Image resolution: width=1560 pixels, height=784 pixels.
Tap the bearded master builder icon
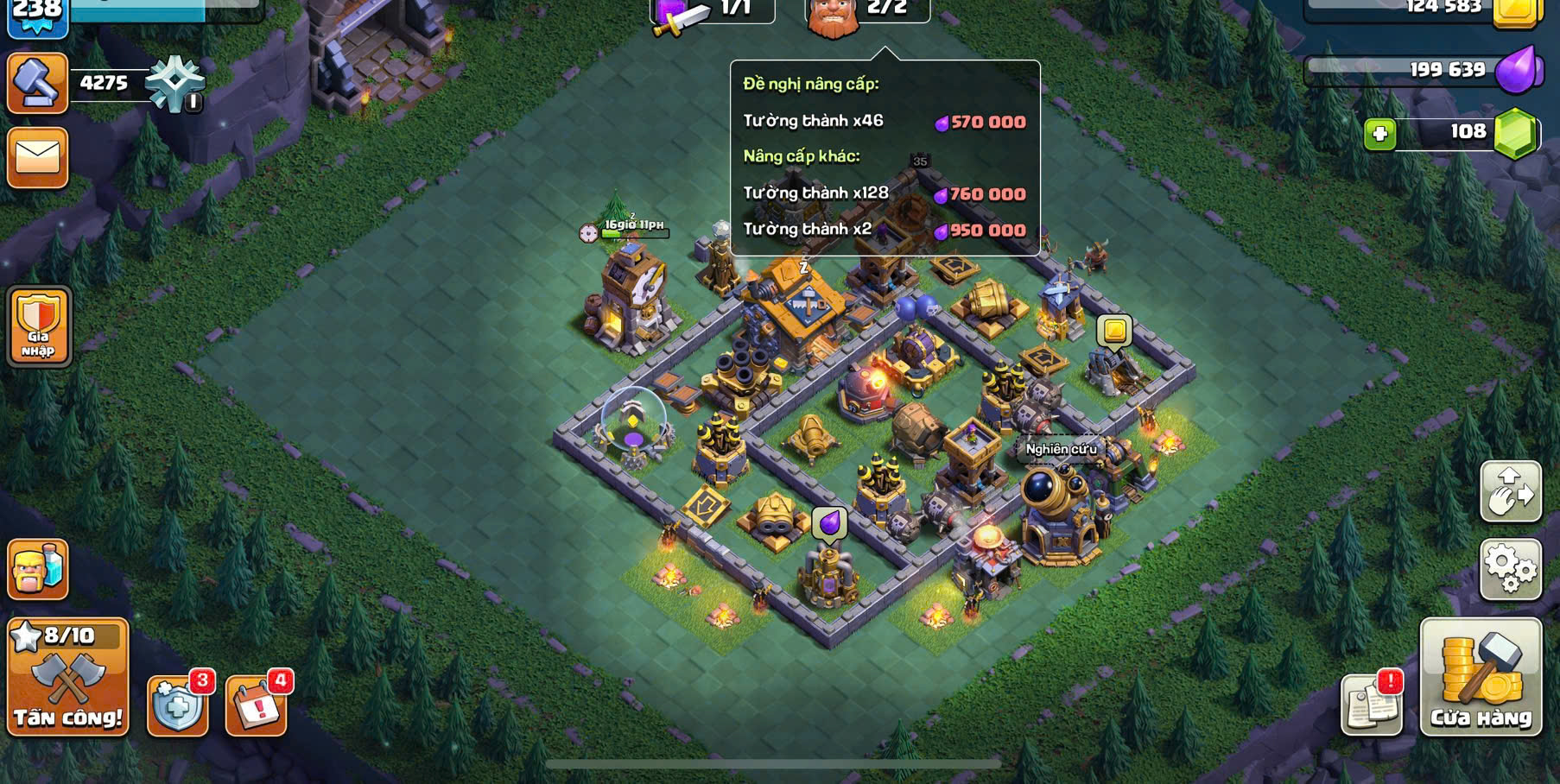click(833, 17)
